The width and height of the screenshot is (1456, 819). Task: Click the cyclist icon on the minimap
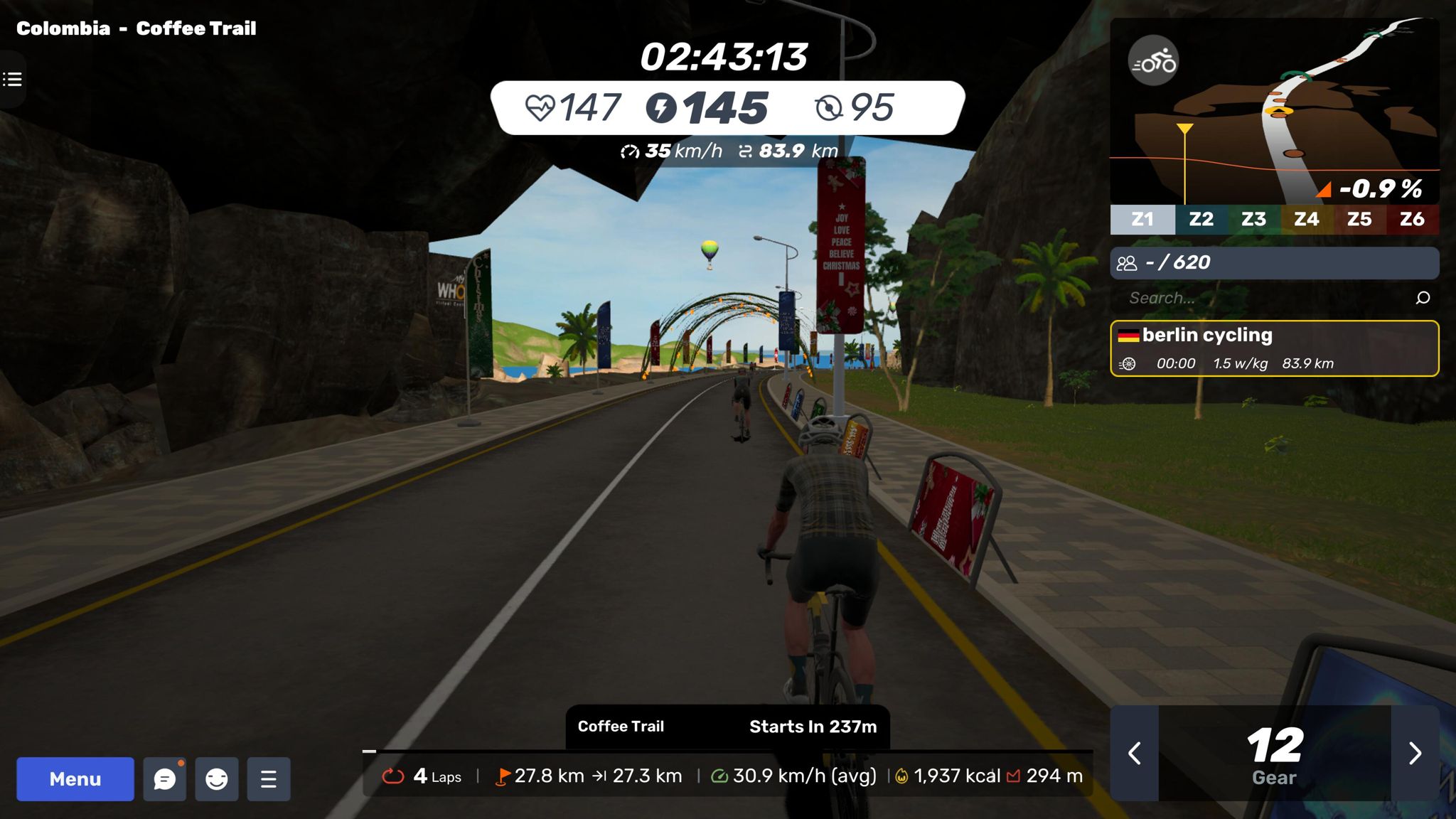pyautogui.click(x=1153, y=61)
